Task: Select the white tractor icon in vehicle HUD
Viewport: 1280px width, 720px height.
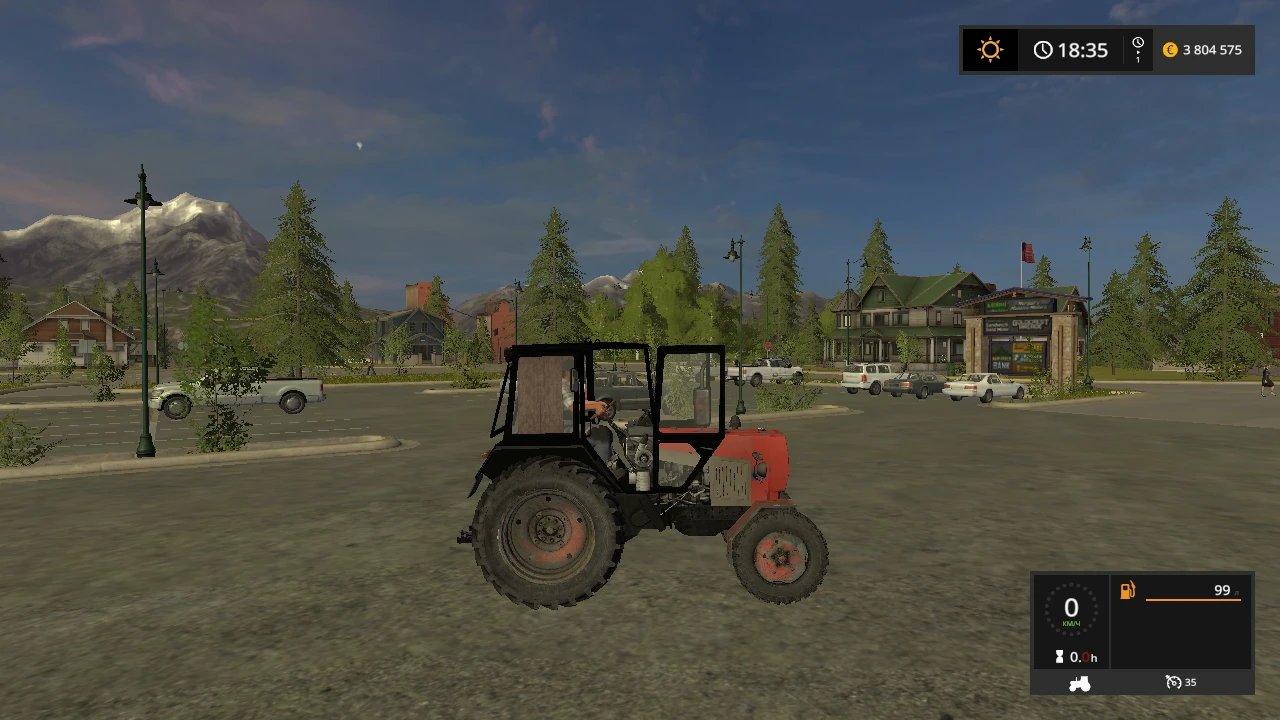Action: coord(1079,683)
